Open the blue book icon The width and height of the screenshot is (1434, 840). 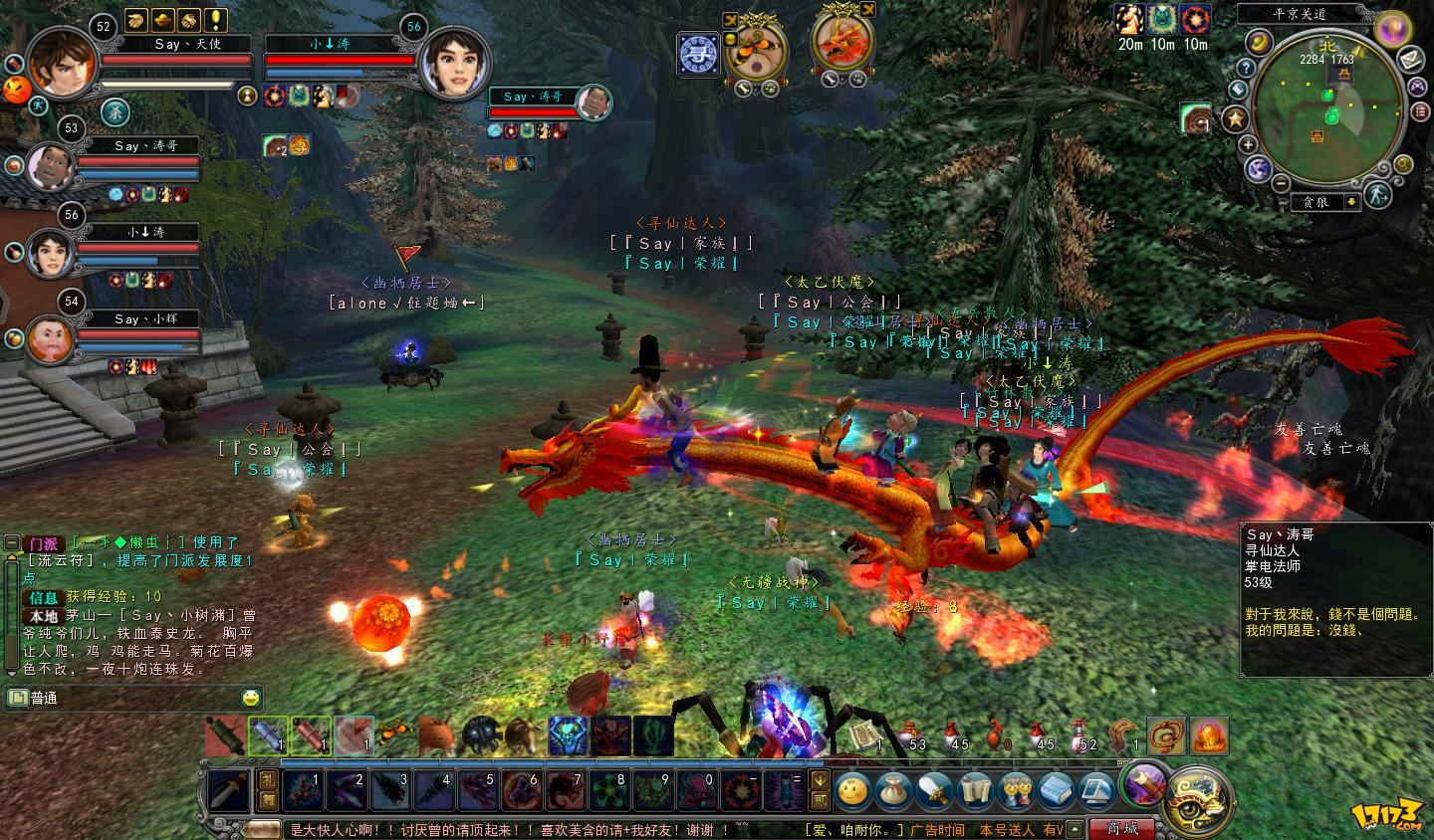click(x=1057, y=791)
